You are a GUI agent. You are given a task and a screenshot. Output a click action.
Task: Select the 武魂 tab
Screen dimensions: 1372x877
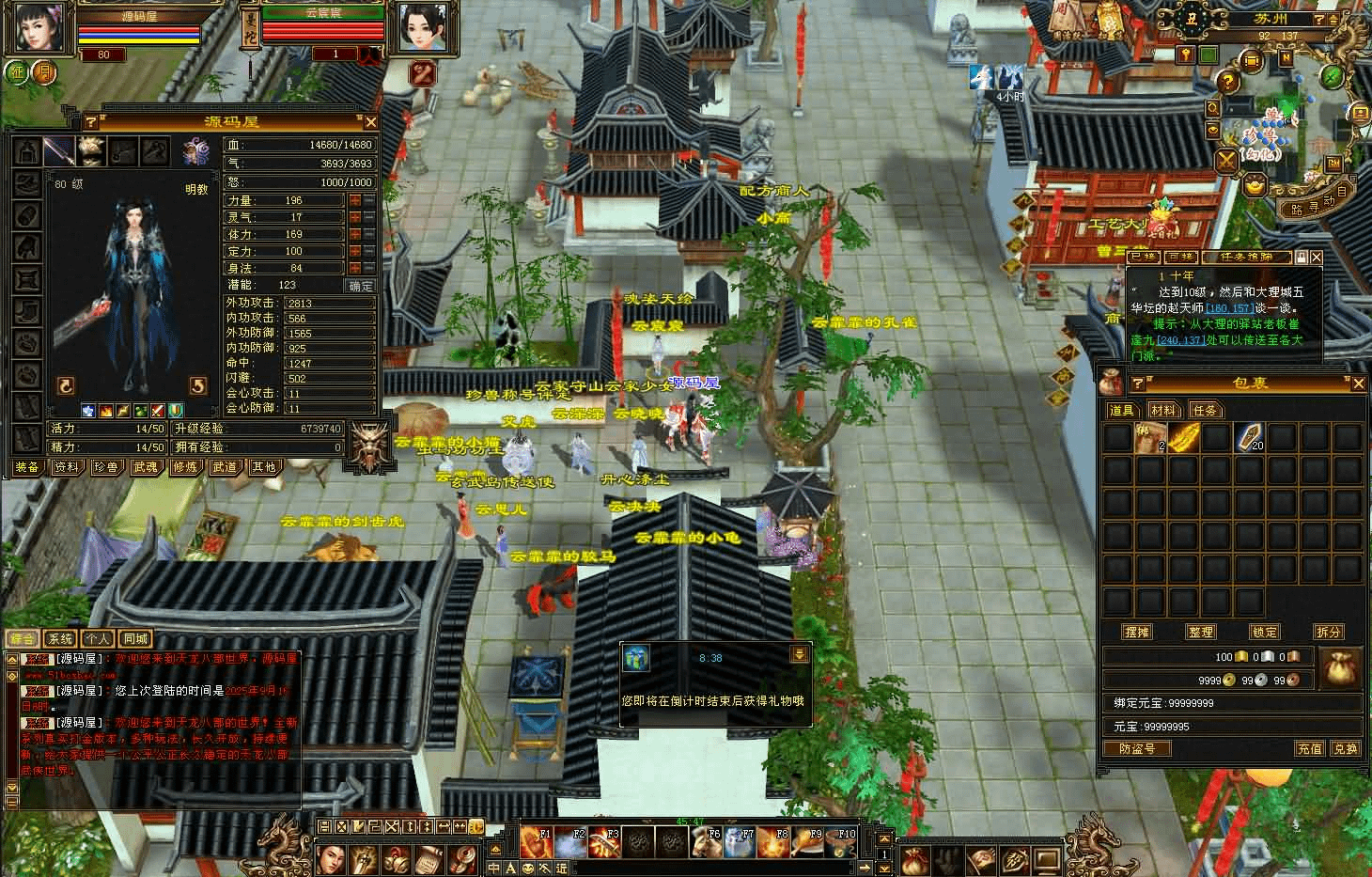[146, 467]
